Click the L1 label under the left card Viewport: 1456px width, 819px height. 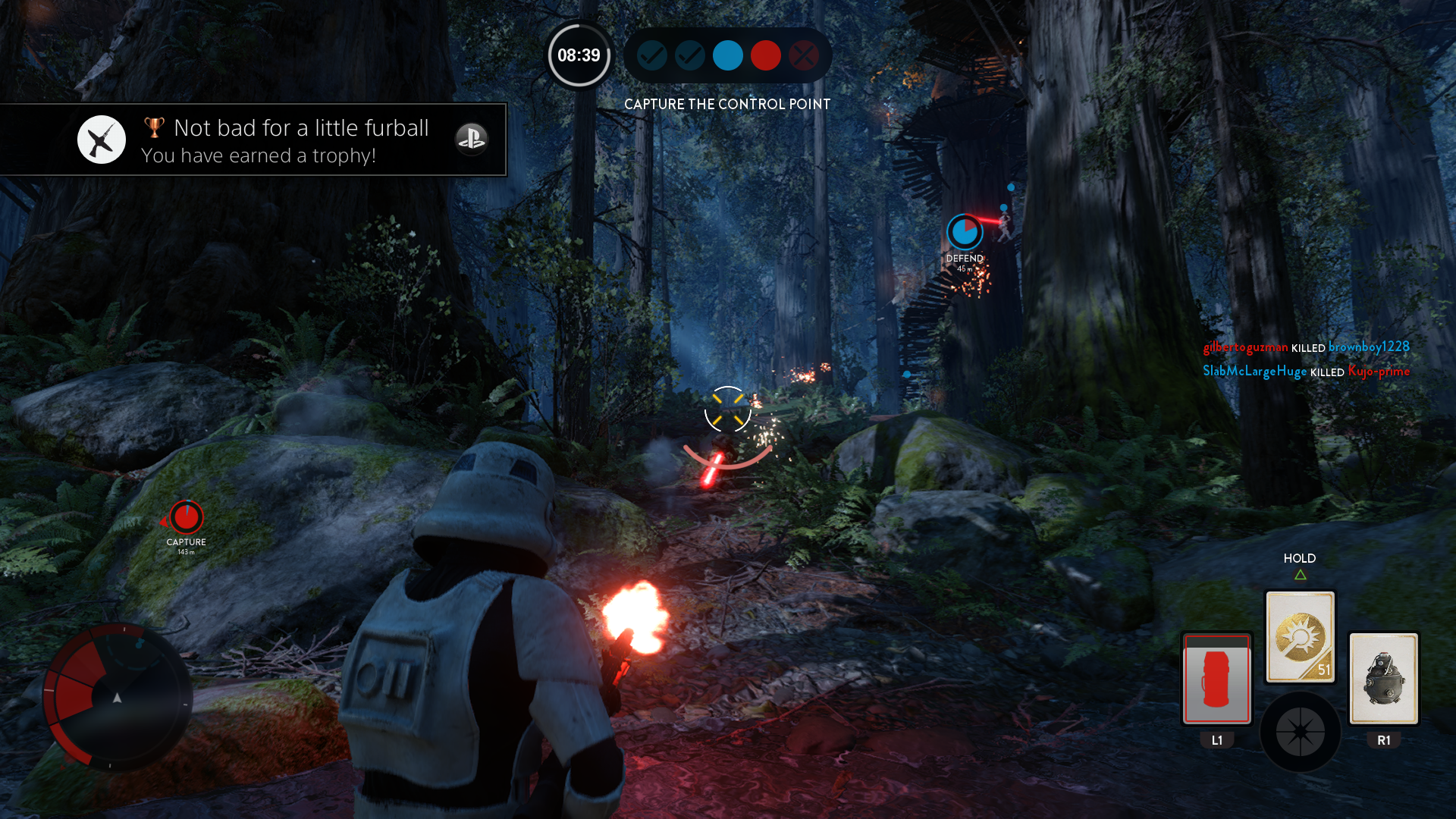pos(1216,739)
